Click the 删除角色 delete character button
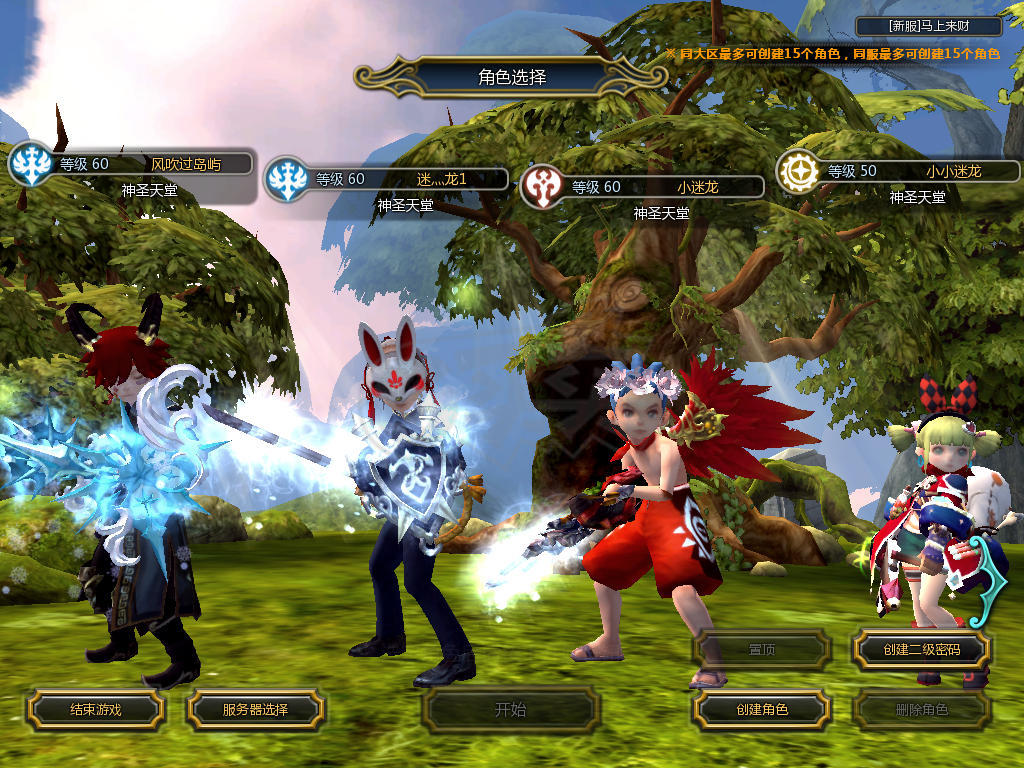Screen dimensions: 1024x768 921,710
